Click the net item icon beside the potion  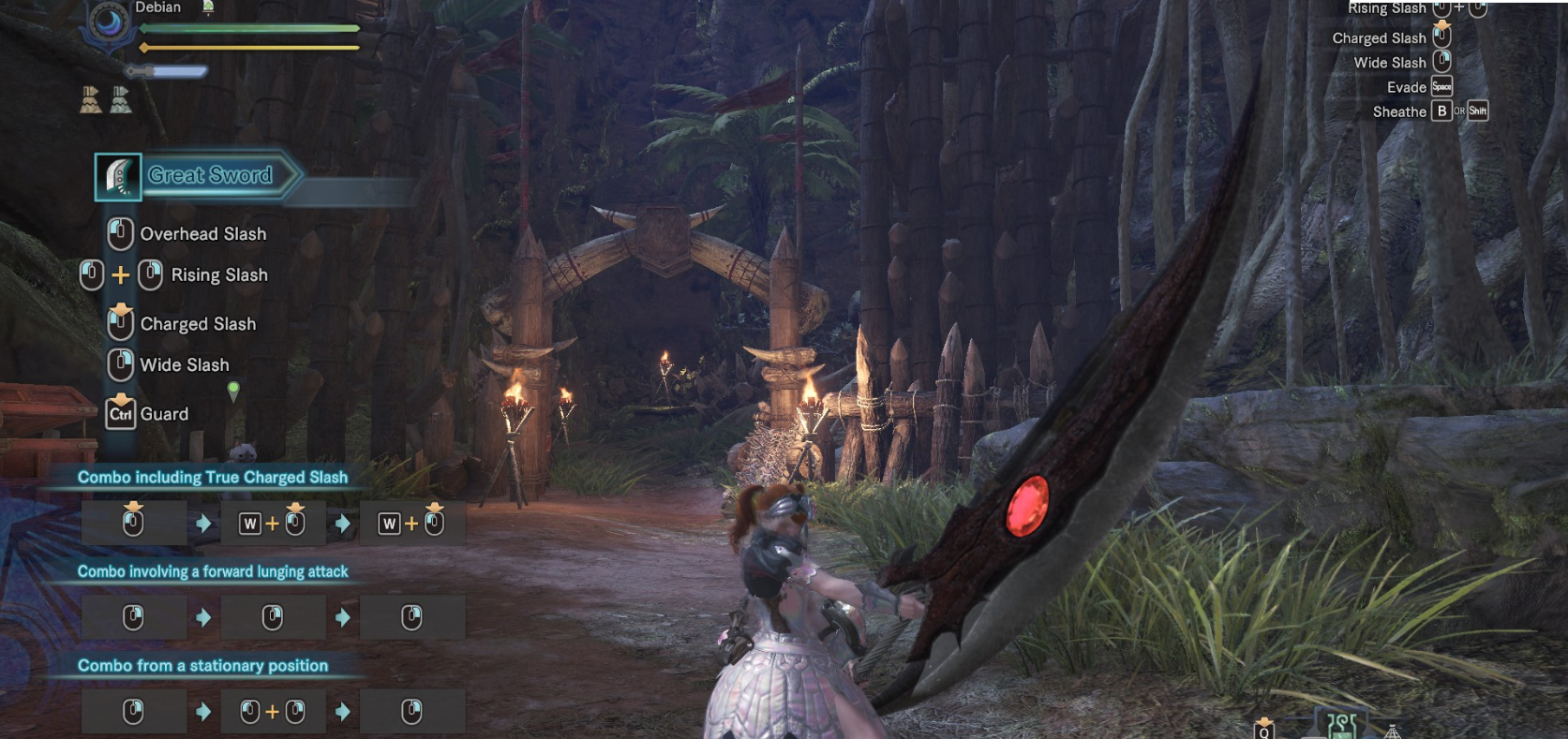(x=1393, y=731)
